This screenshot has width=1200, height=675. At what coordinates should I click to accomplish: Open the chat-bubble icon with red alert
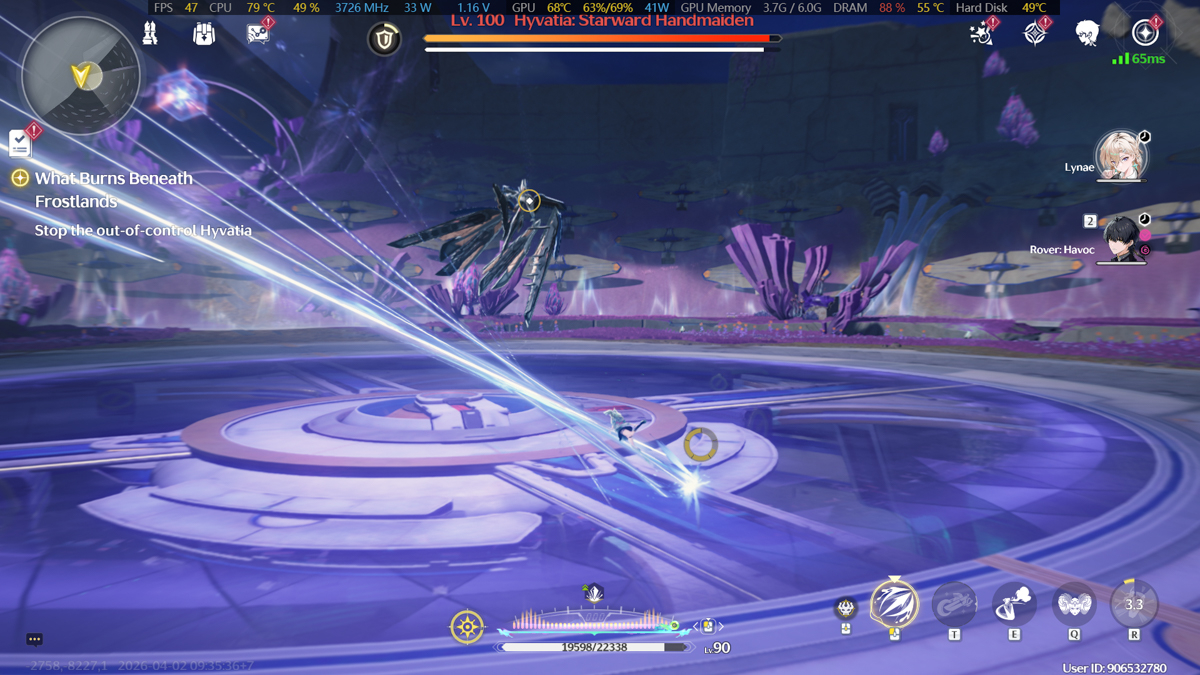tap(258, 34)
